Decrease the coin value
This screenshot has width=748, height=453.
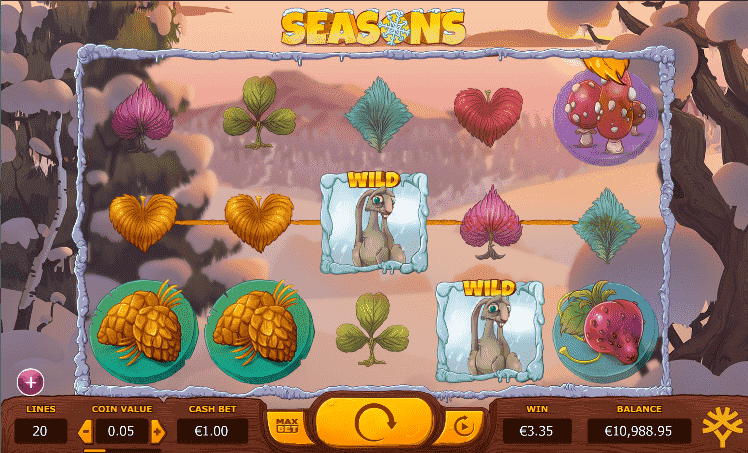coord(84,432)
